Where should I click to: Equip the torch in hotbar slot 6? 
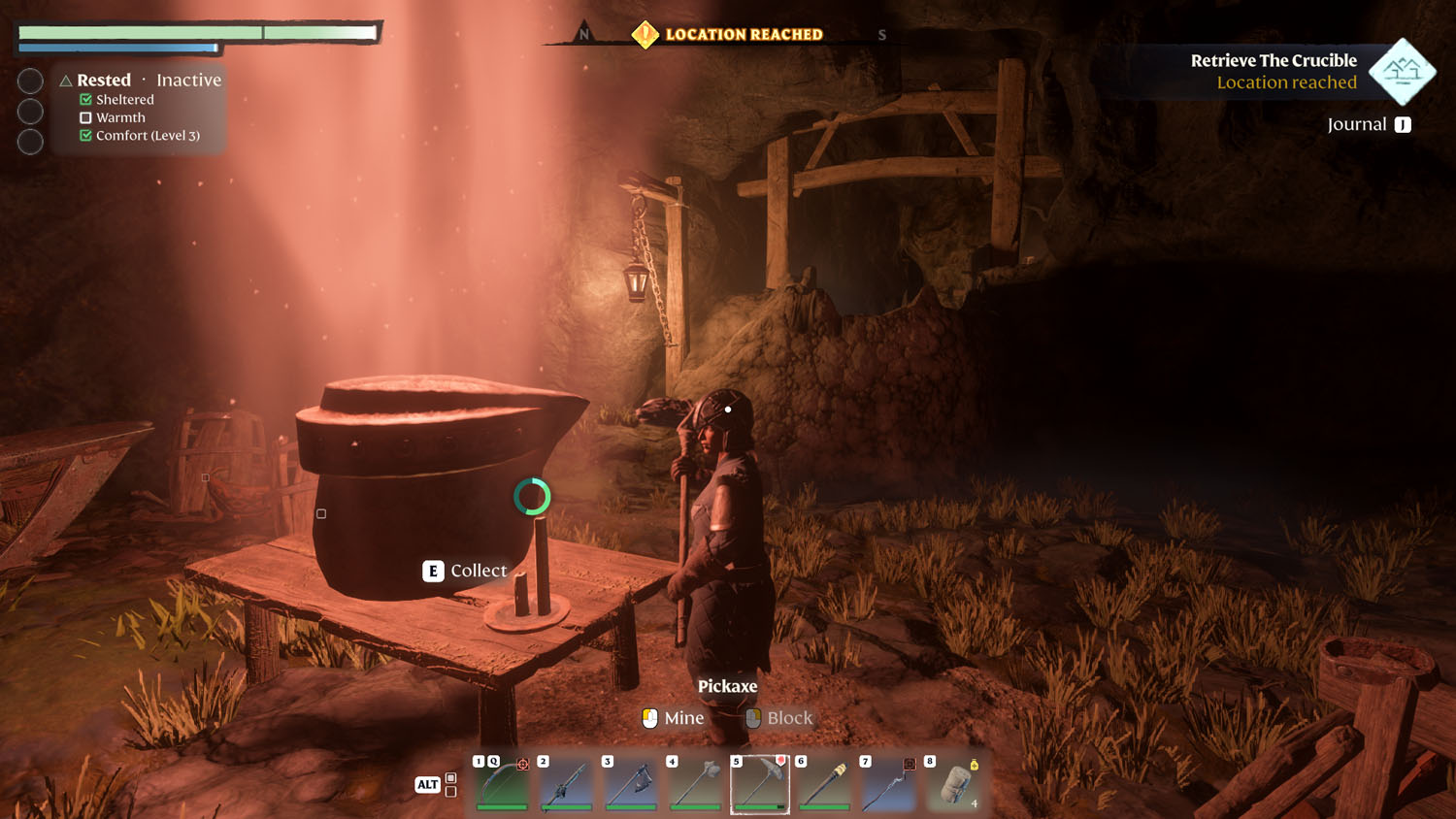(824, 786)
